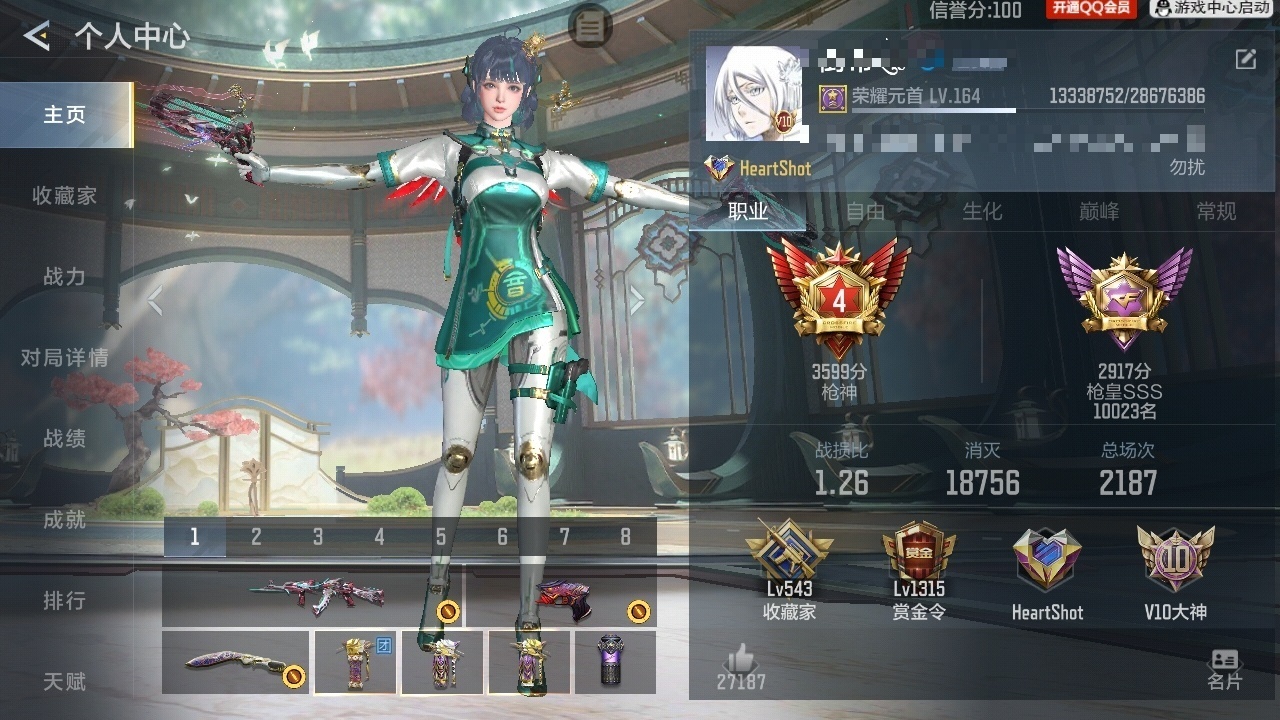Open the 名片 name card
The height and width of the screenshot is (720, 1280).
tap(1224, 668)
